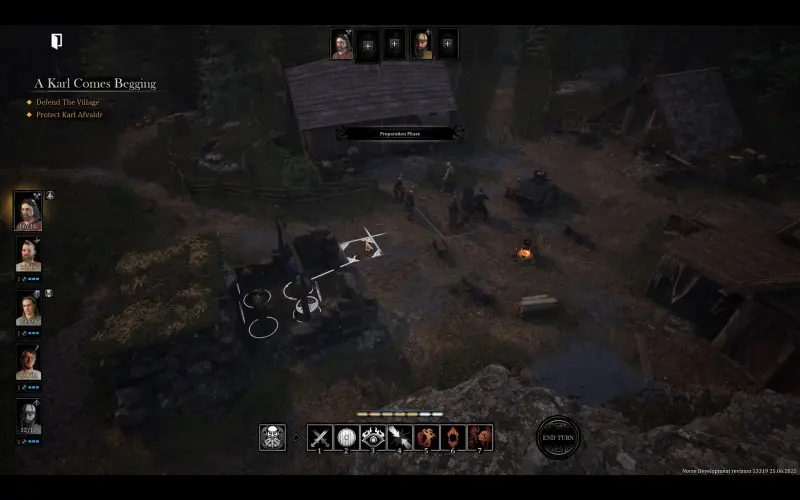Image resolution: width=800 pixels, height=500 pixels.
Task: Choose the ability in slot 6
Action: [453, 437]
